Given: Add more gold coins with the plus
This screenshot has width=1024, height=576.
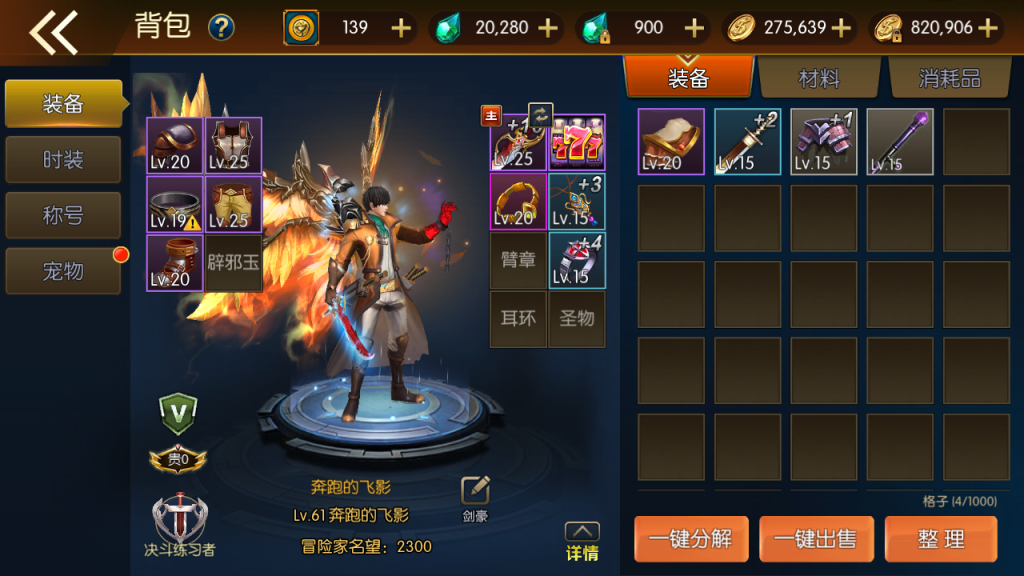Looking at the screenshot, I should [842, 28].
